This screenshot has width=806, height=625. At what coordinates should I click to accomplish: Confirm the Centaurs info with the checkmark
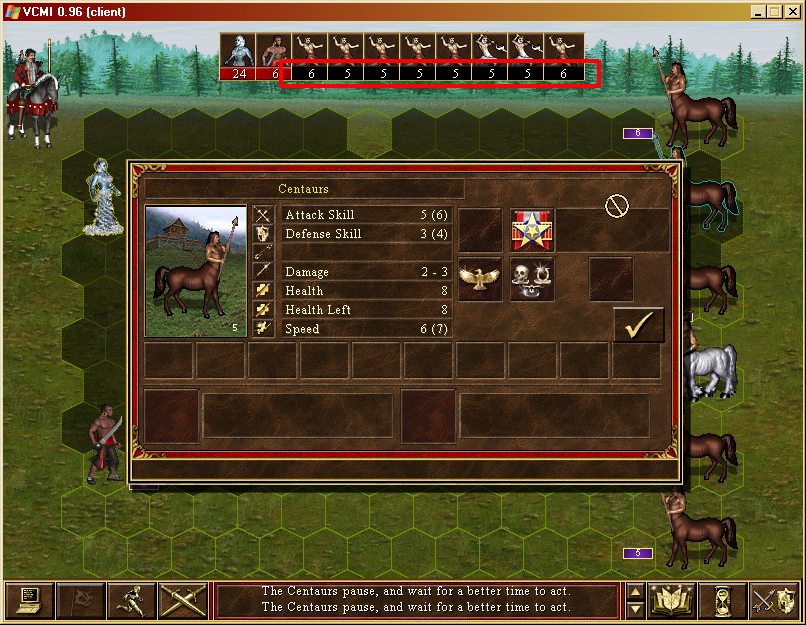[x=638, y=325]
